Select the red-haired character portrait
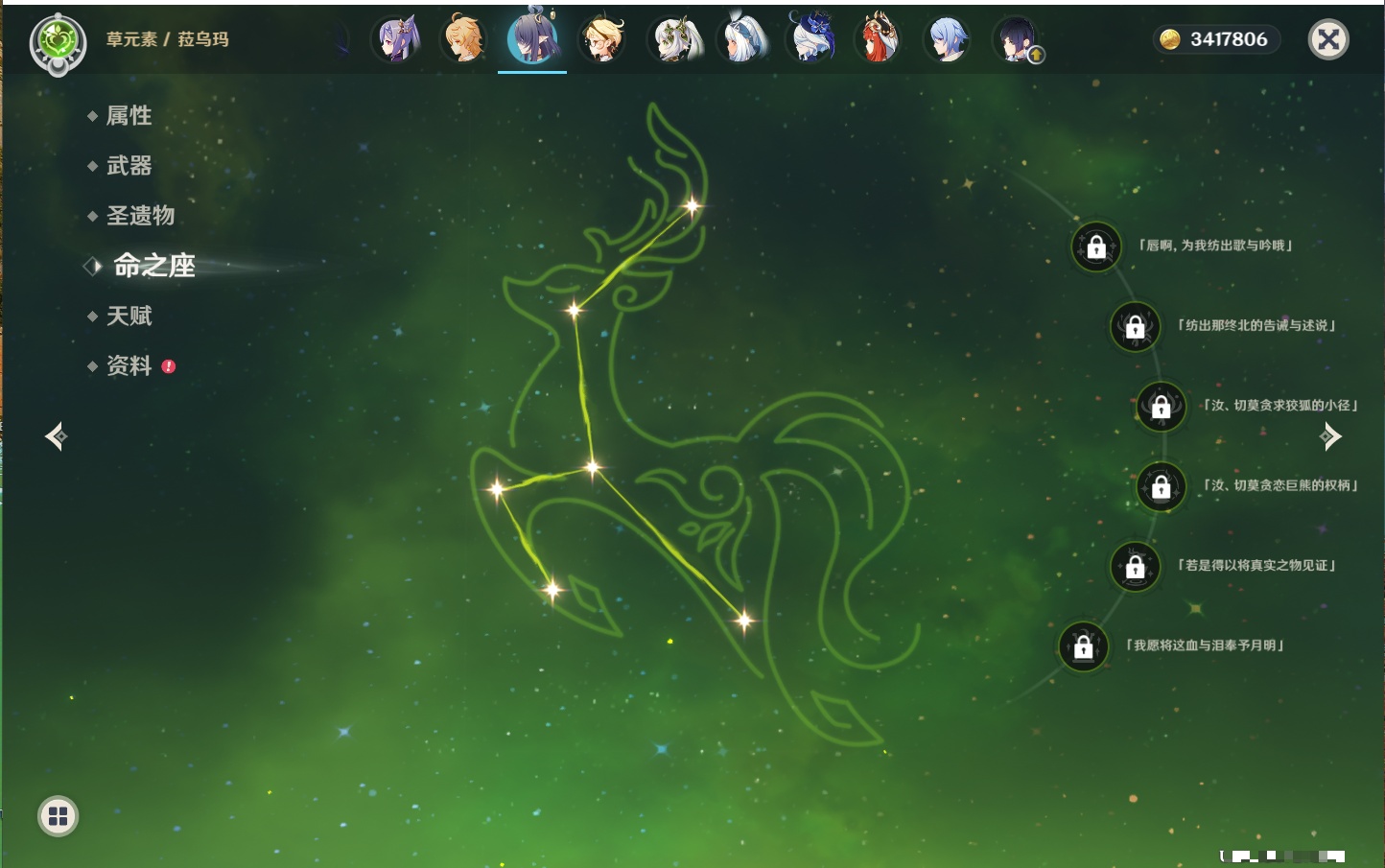Image resolution: width=1385 pixels, height=868 pixels. [878, 39]
